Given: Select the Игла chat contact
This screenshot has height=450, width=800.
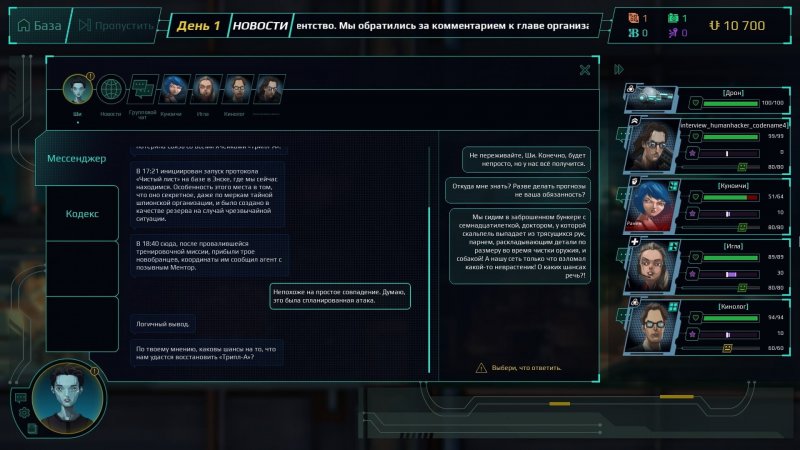Looking at the screenshot, I should click(205, 90).
